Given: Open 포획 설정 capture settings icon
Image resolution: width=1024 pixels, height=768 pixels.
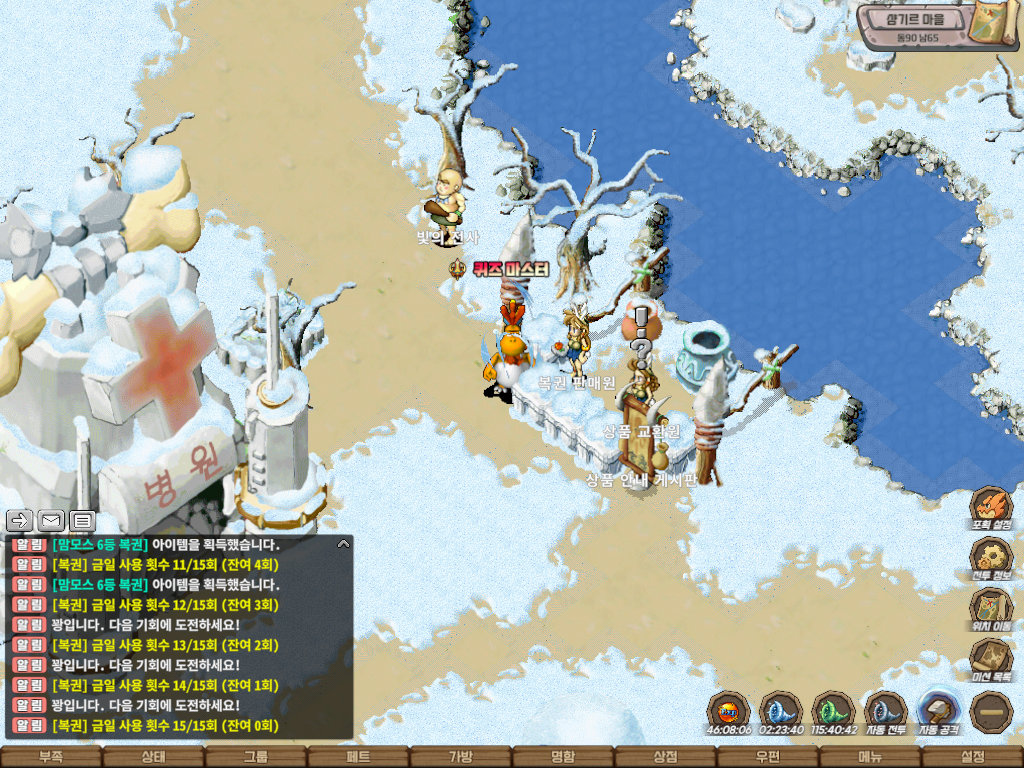Looking at the screenshot, I should (991, 507).
